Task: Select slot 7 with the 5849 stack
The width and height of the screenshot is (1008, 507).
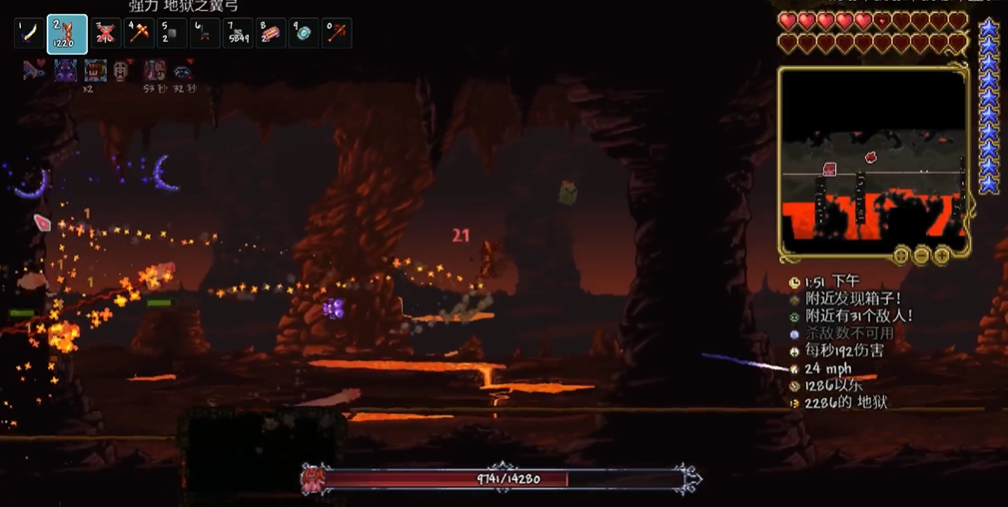Action: click(x=238, y=33)
